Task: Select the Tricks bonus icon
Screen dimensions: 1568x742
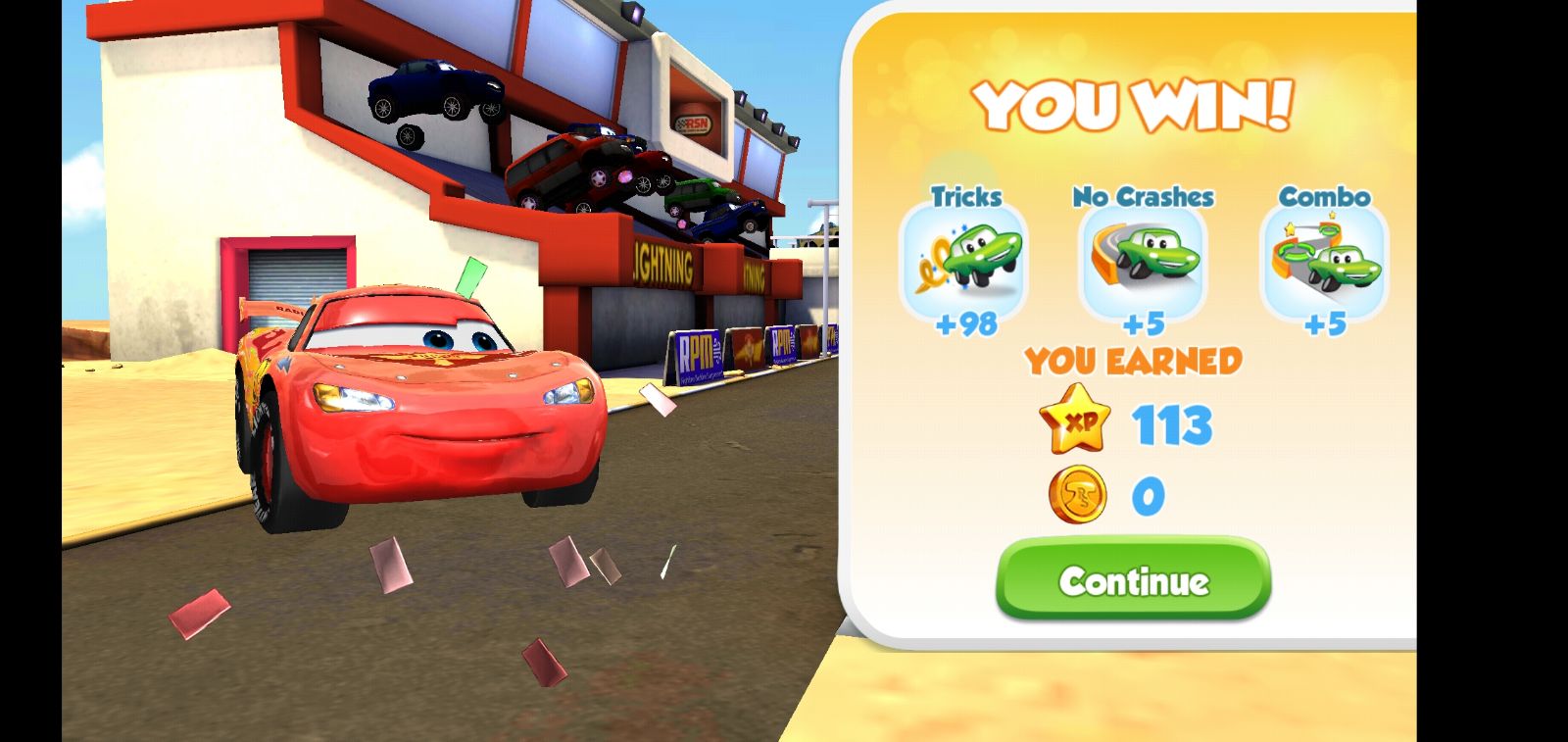Action: [x=963, y=262]
